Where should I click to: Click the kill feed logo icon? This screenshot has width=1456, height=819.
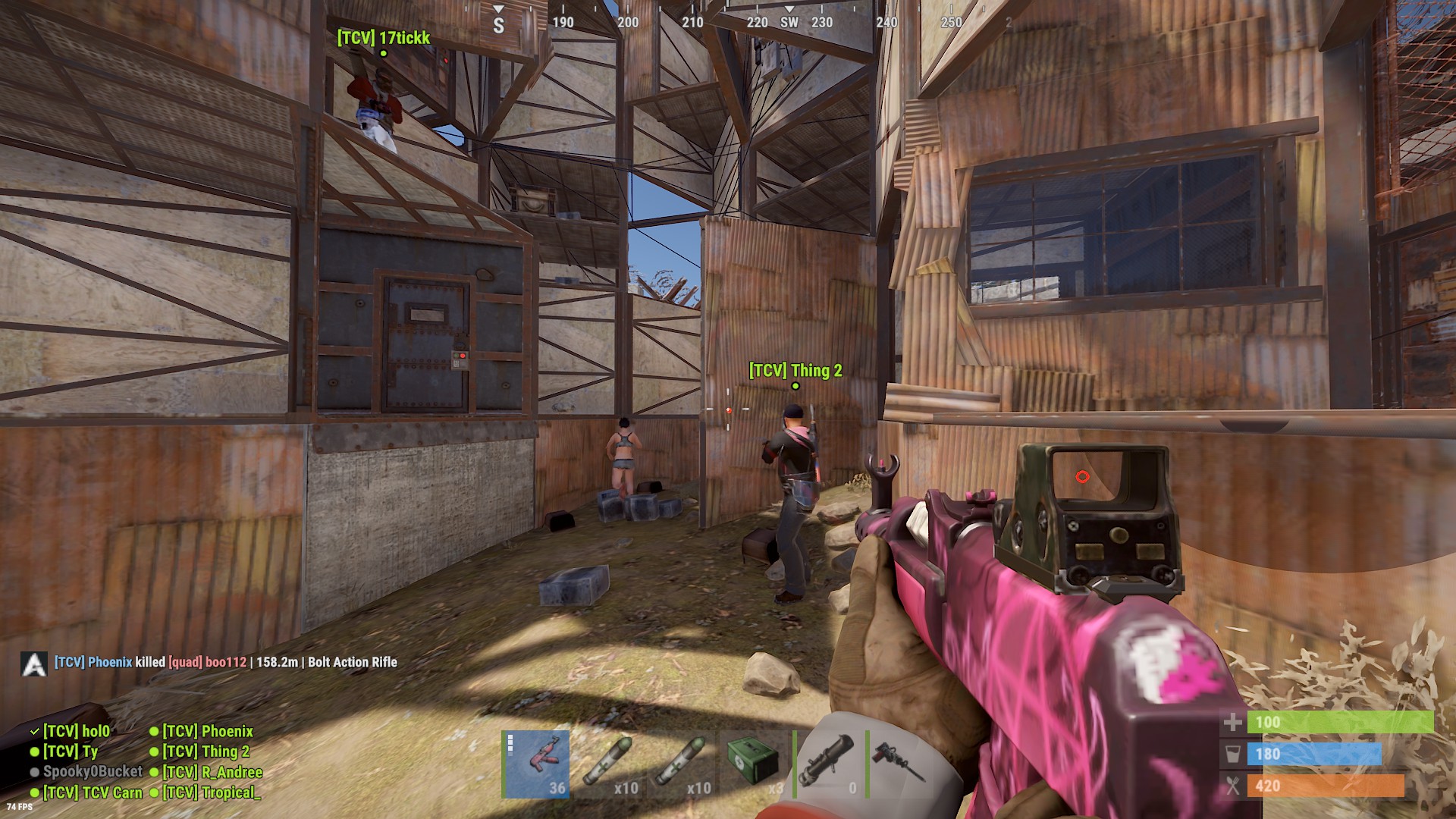[33, 662]
